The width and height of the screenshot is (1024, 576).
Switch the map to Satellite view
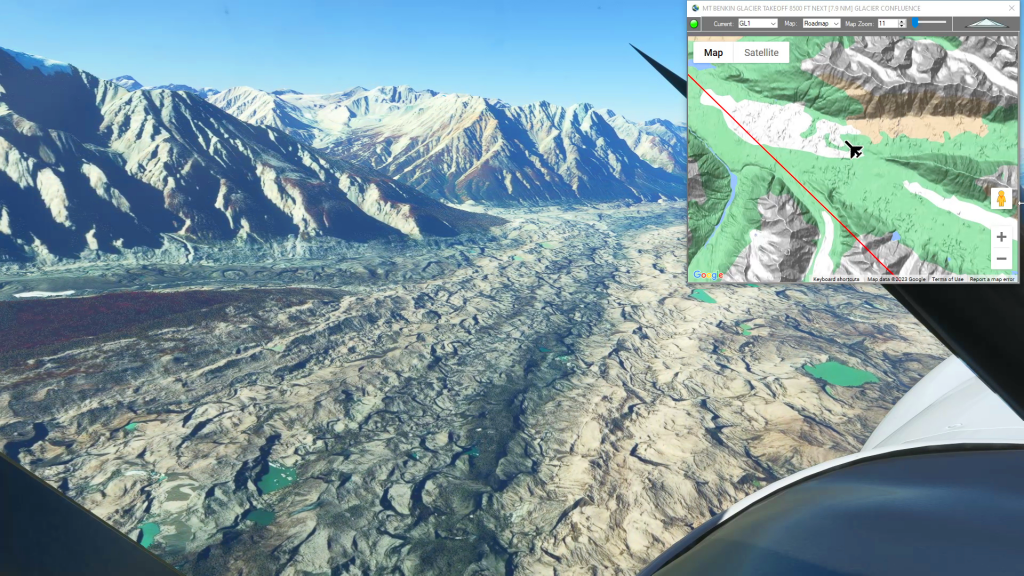point(761,53)
